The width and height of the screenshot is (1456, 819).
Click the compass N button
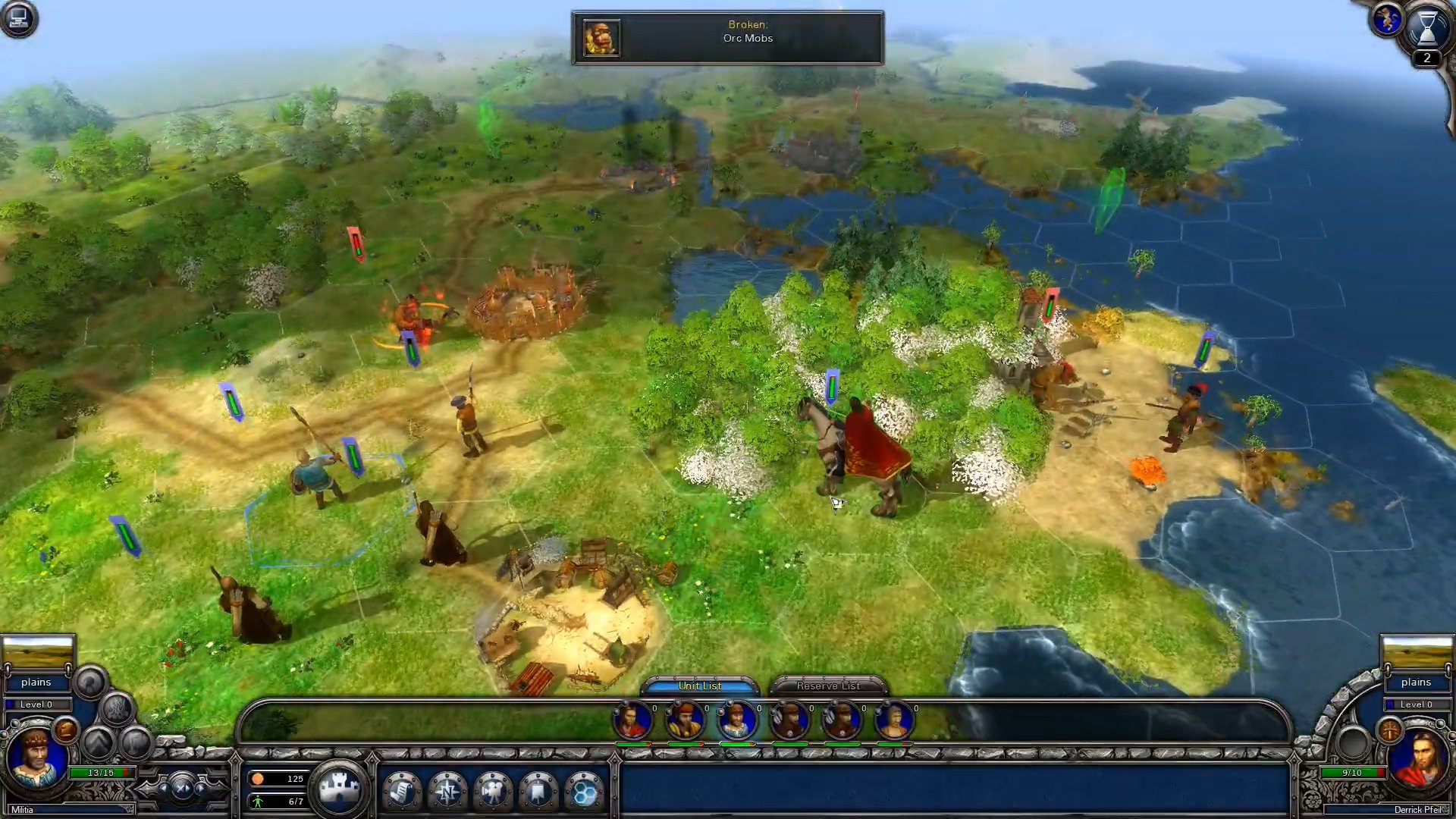tap(447, 792)
